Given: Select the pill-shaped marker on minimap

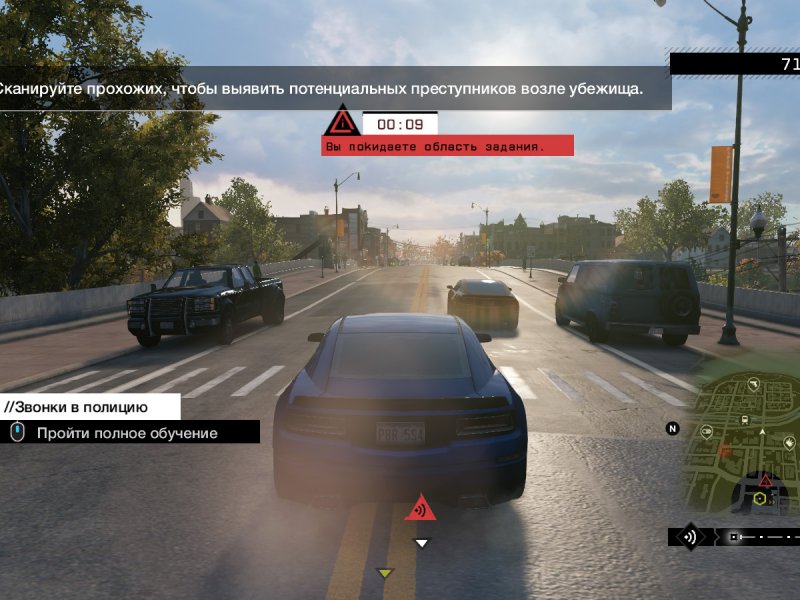Looking at the screenshot, I should click(x=707, y=432).
